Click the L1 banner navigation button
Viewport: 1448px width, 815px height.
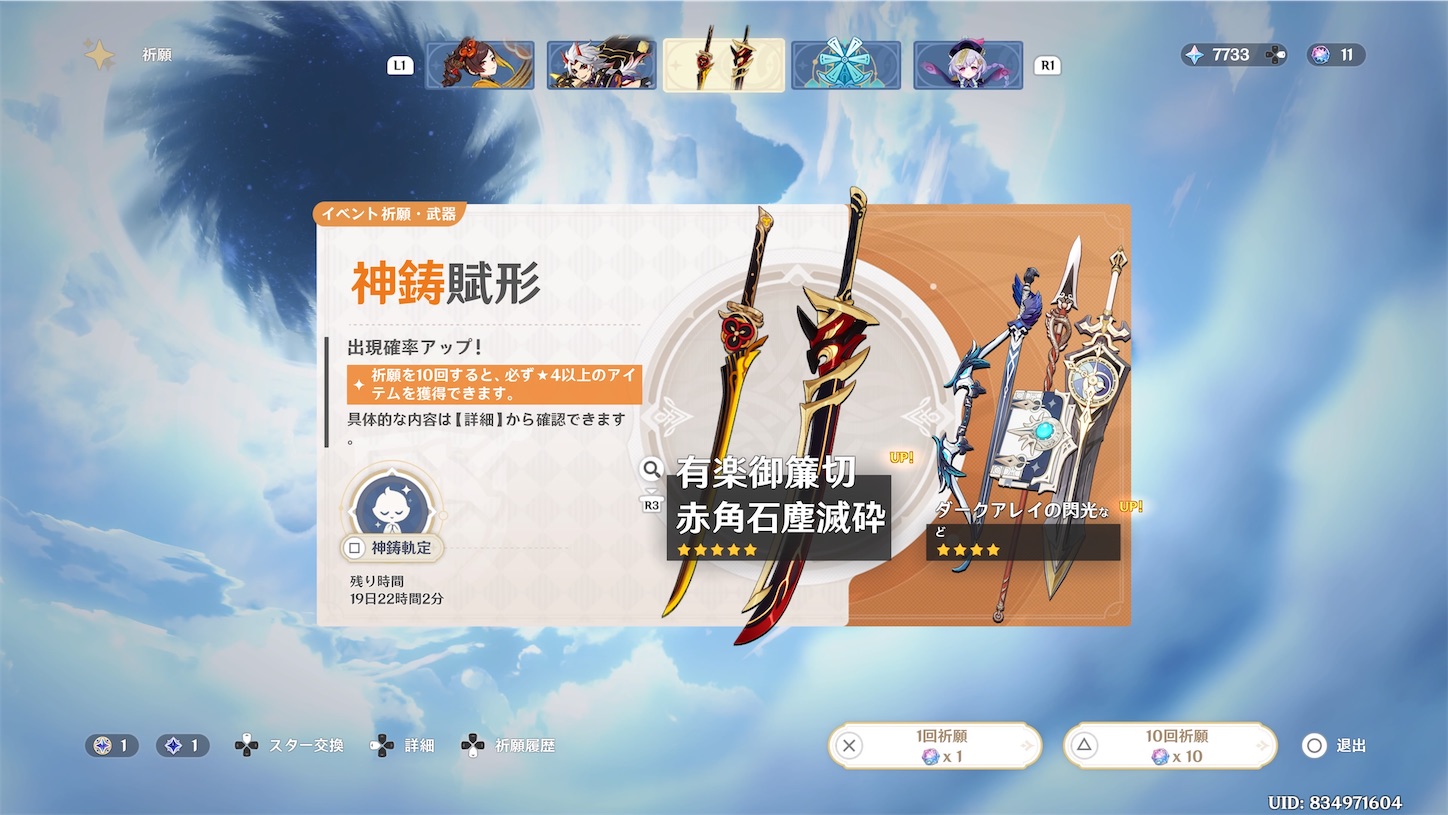400,64
